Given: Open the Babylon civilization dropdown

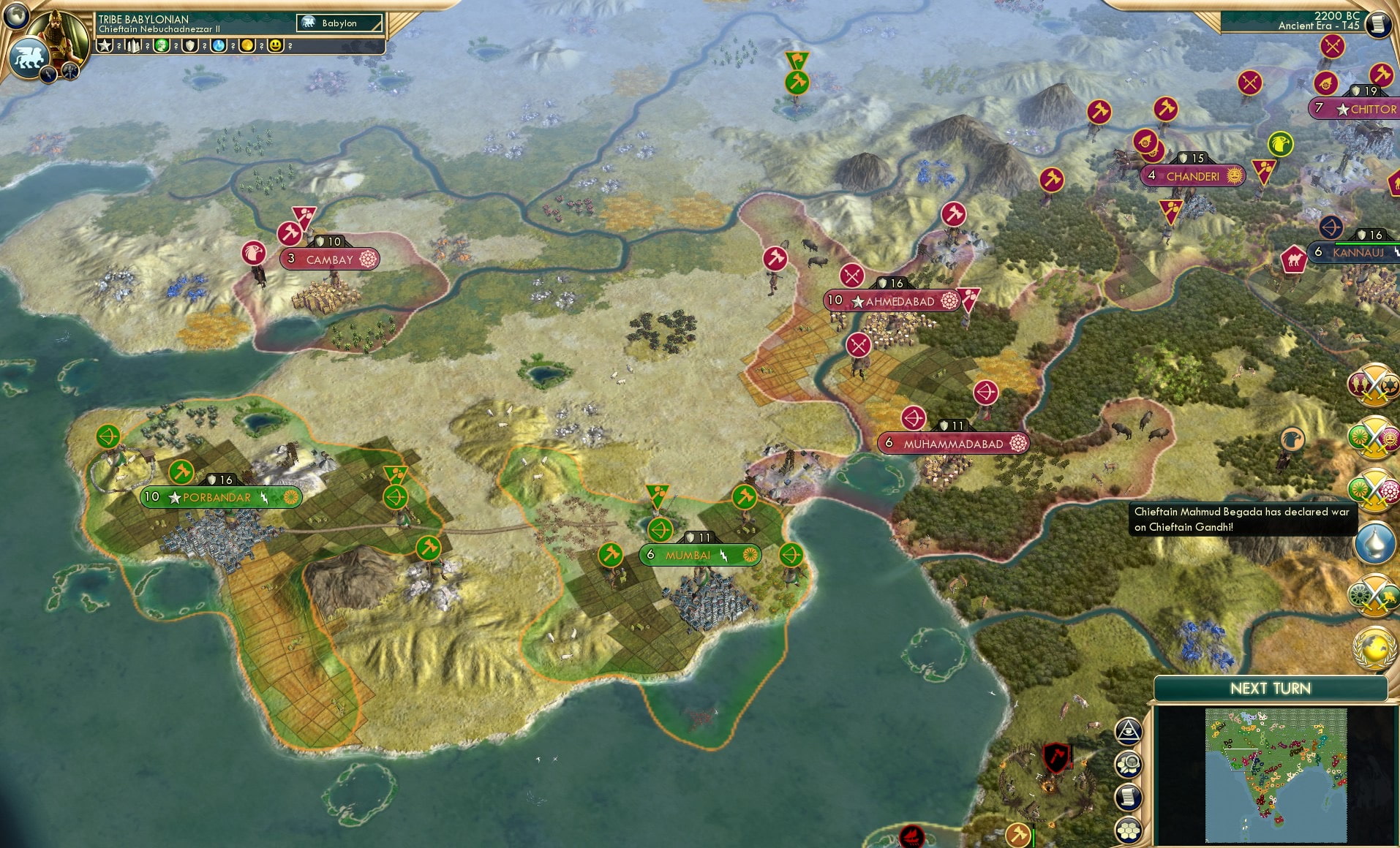Looking at the screenshot, I should coord(339,23).
